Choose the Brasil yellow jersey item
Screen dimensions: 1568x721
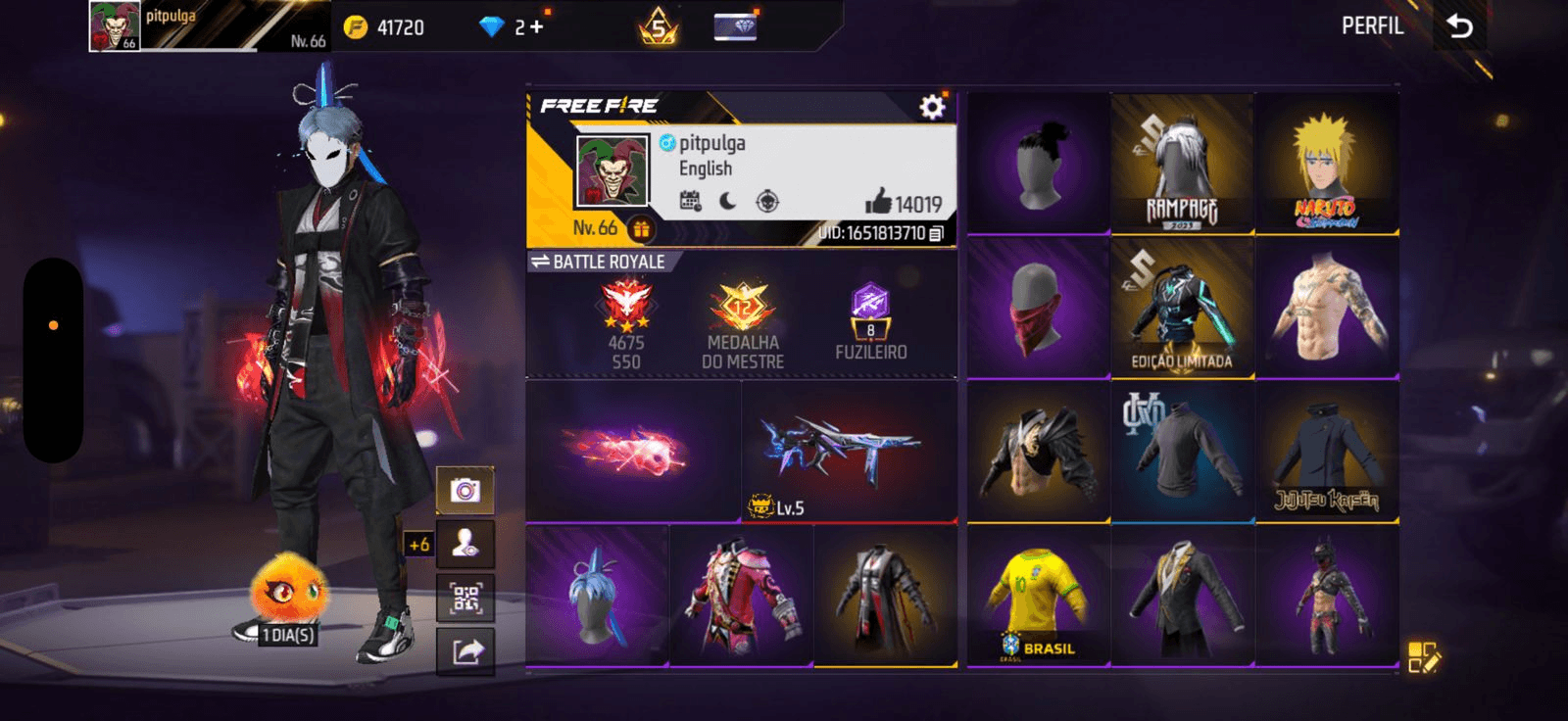coord(1038,598)
